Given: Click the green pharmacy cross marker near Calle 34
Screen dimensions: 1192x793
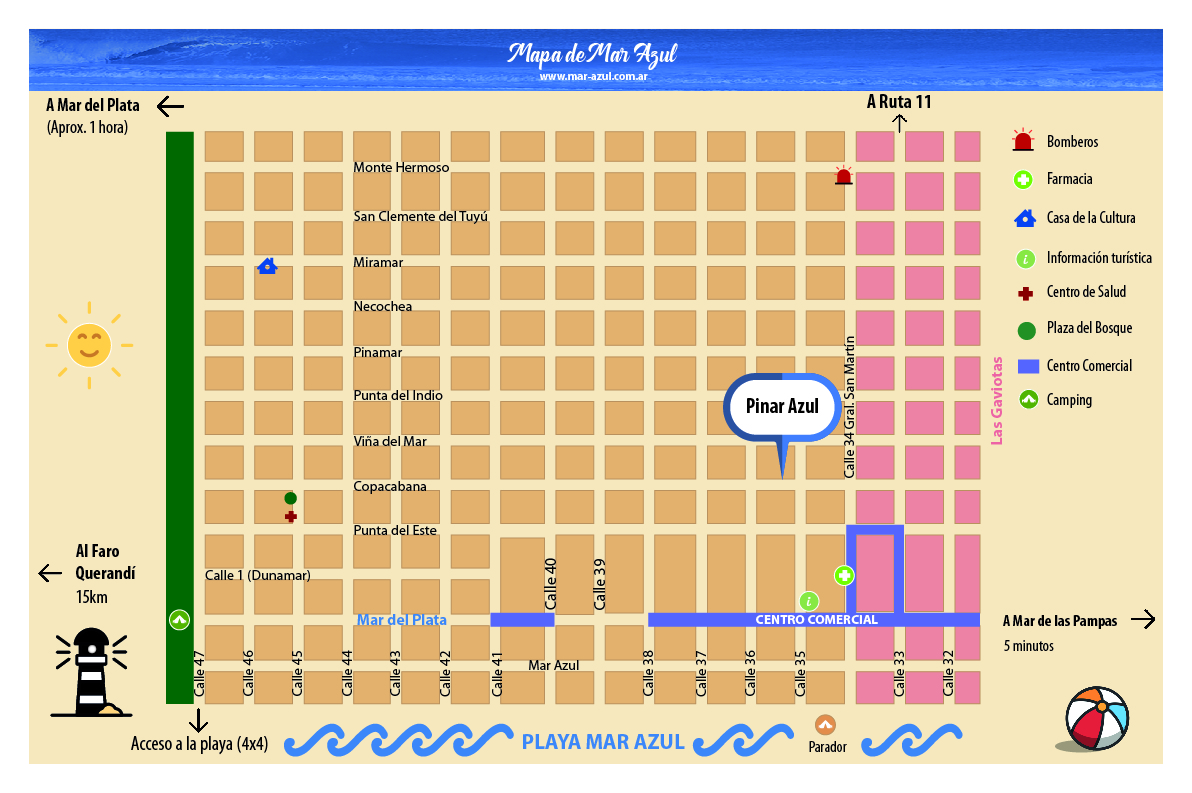Looking at the screenshot, I should (844, 575).
